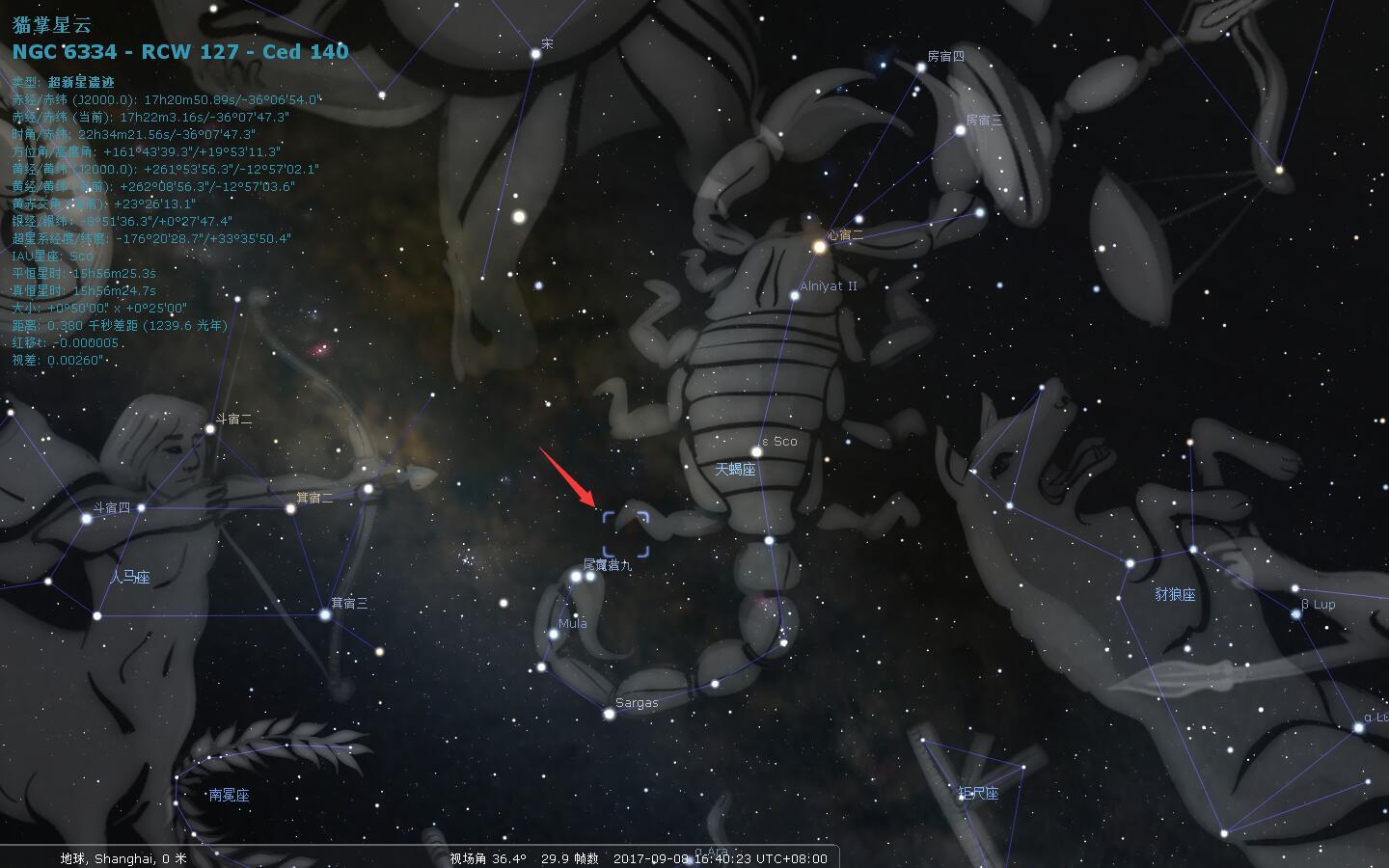Select the bracketed NGC 6334 nebula marker
1389x868 pixels.
point(626,534)
